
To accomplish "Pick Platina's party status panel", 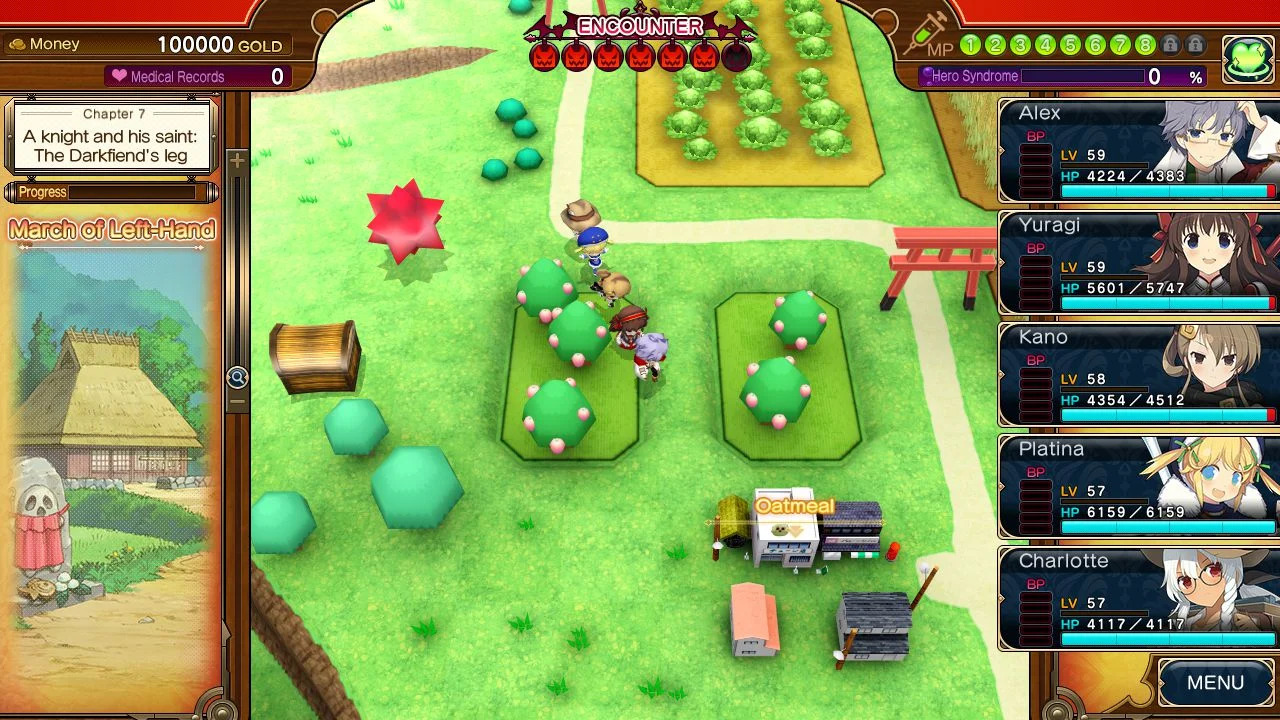I will (x=1138, y=487).
